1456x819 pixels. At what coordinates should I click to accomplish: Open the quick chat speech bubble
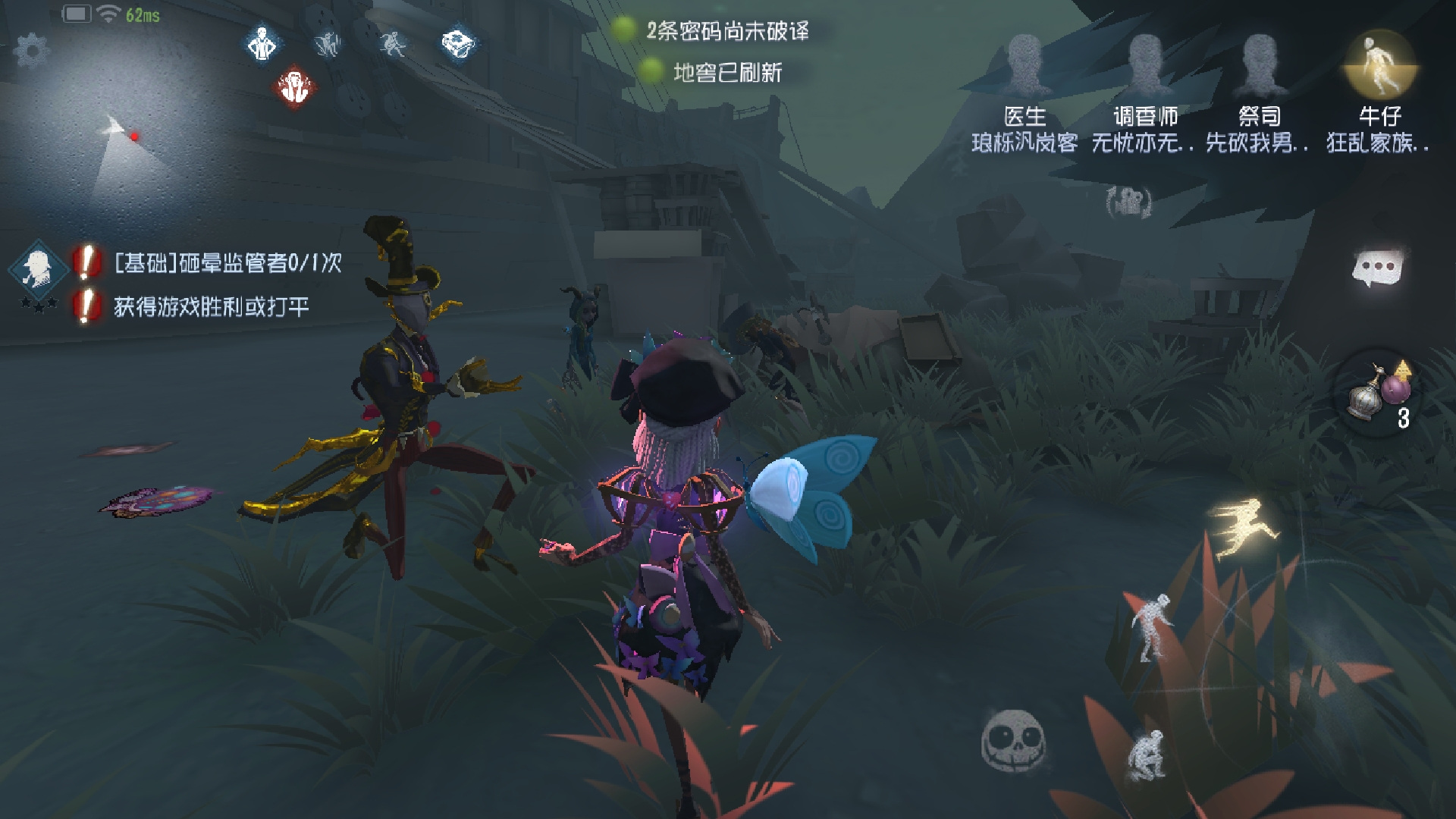click(x=1378, y=268)
